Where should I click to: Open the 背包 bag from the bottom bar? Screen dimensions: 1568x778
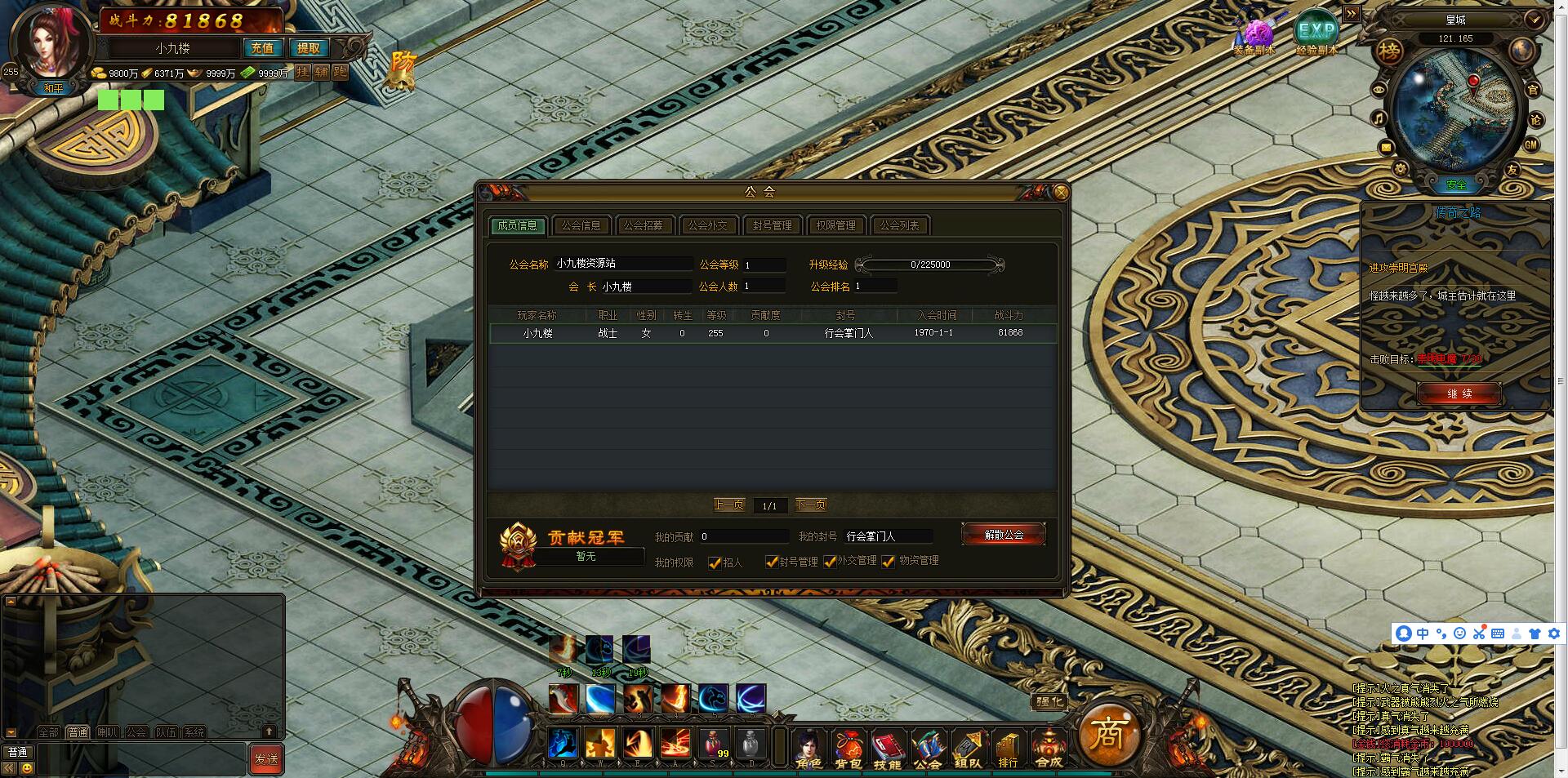848,748
